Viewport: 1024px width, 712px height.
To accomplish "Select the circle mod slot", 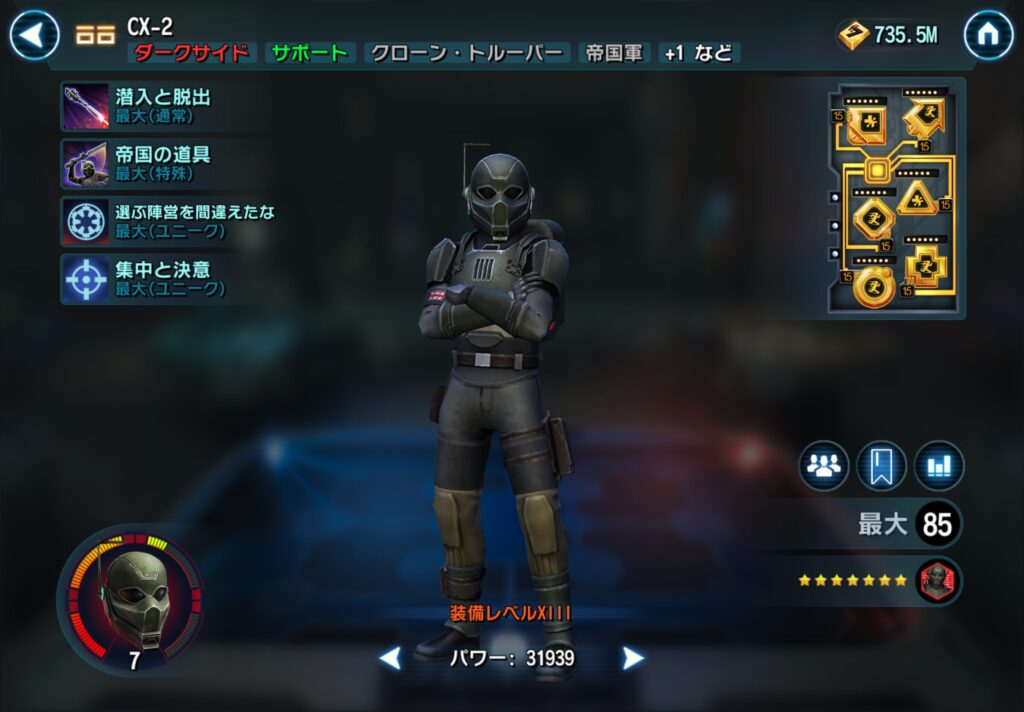I will point(873,286).
